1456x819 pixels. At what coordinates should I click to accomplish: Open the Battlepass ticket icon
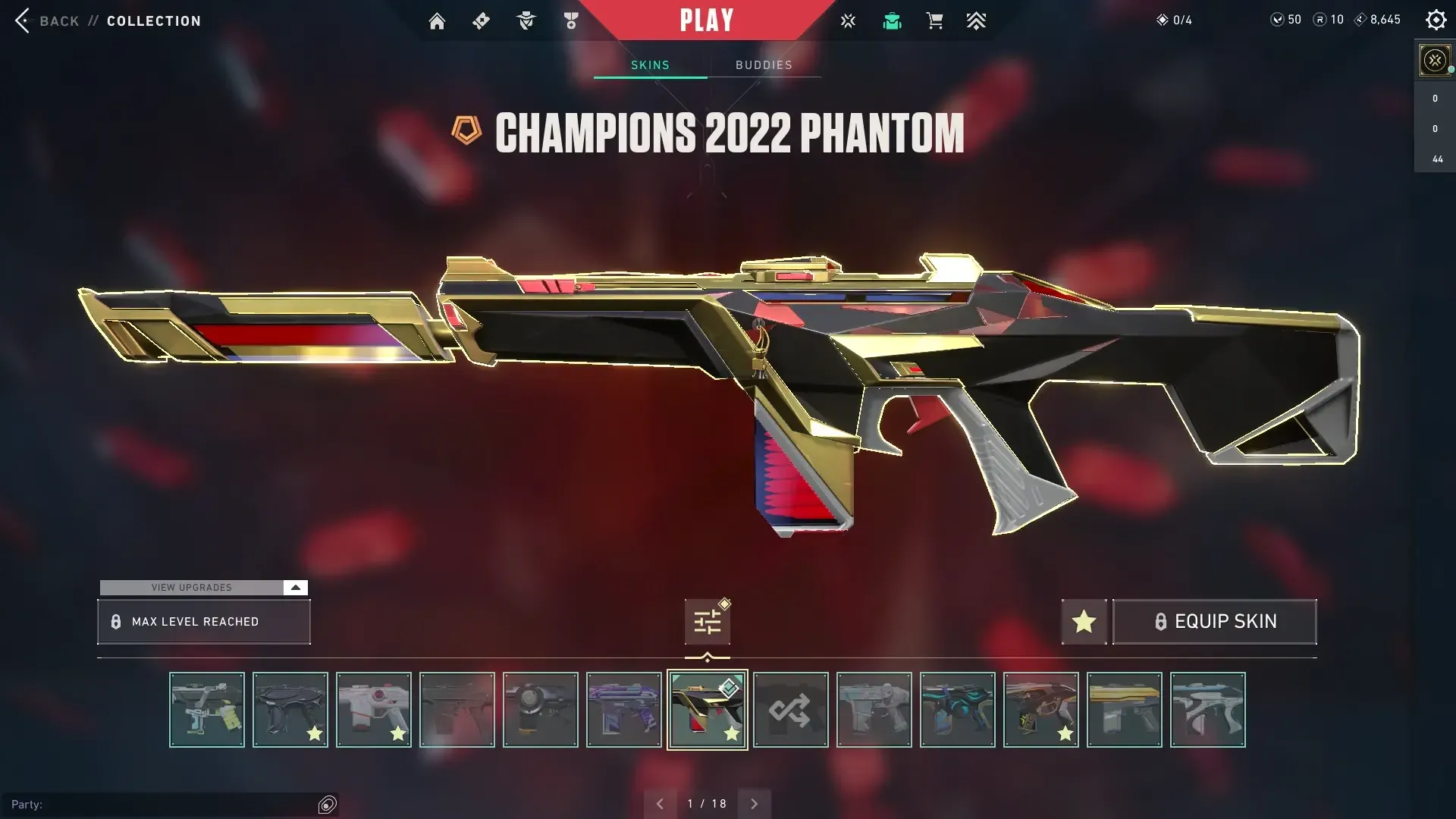coord(481,20)
